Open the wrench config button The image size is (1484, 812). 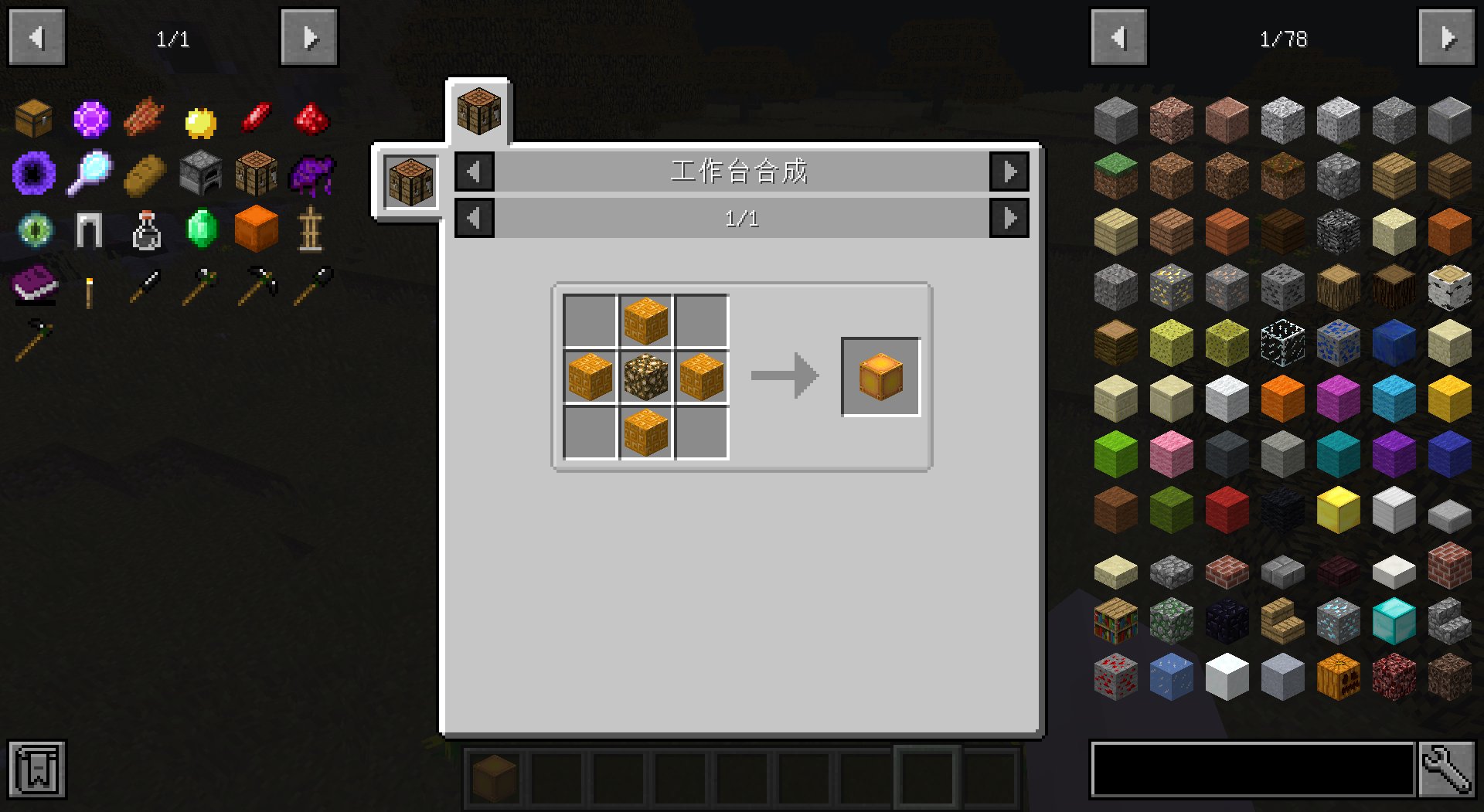coord(1446,769)
